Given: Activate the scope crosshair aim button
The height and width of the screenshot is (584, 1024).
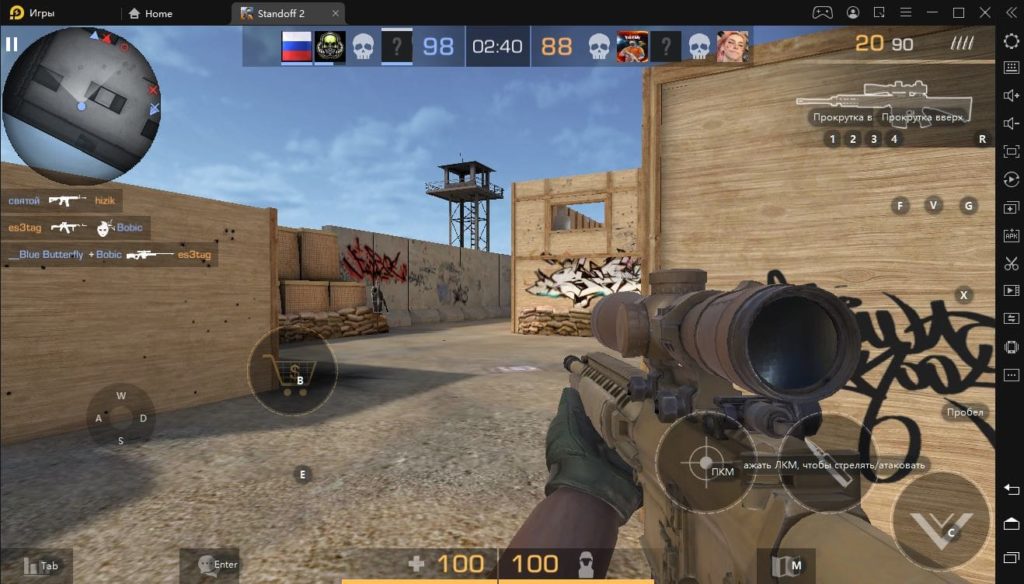Looking at the screenshot, I should click(704, 462).
